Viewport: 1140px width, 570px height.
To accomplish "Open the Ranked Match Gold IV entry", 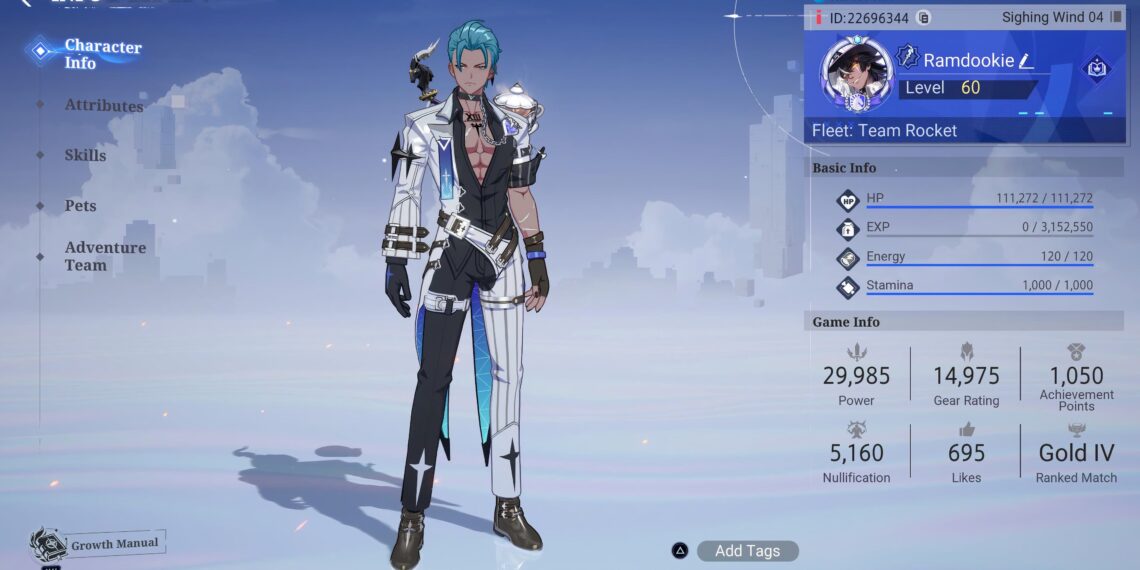I will tap(1076, 458).
